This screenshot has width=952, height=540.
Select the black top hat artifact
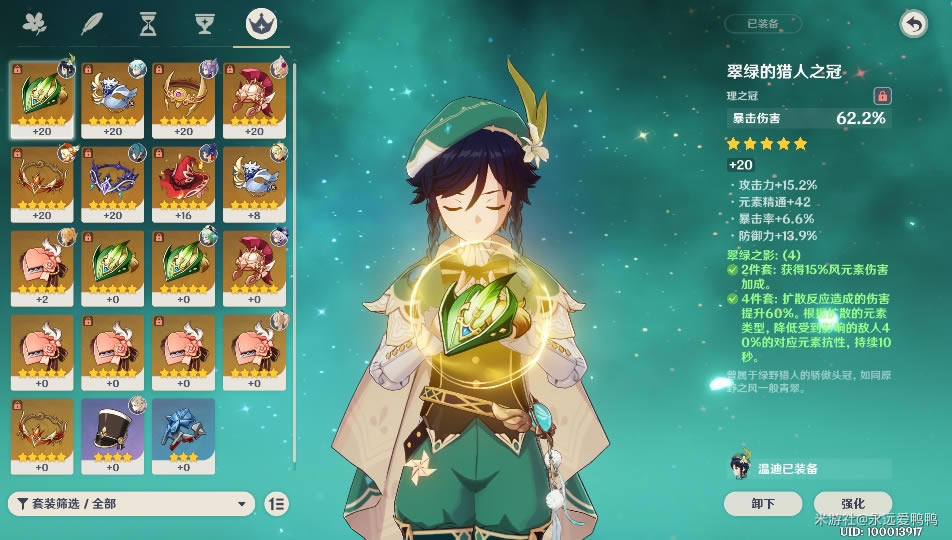tap(113, 436)
